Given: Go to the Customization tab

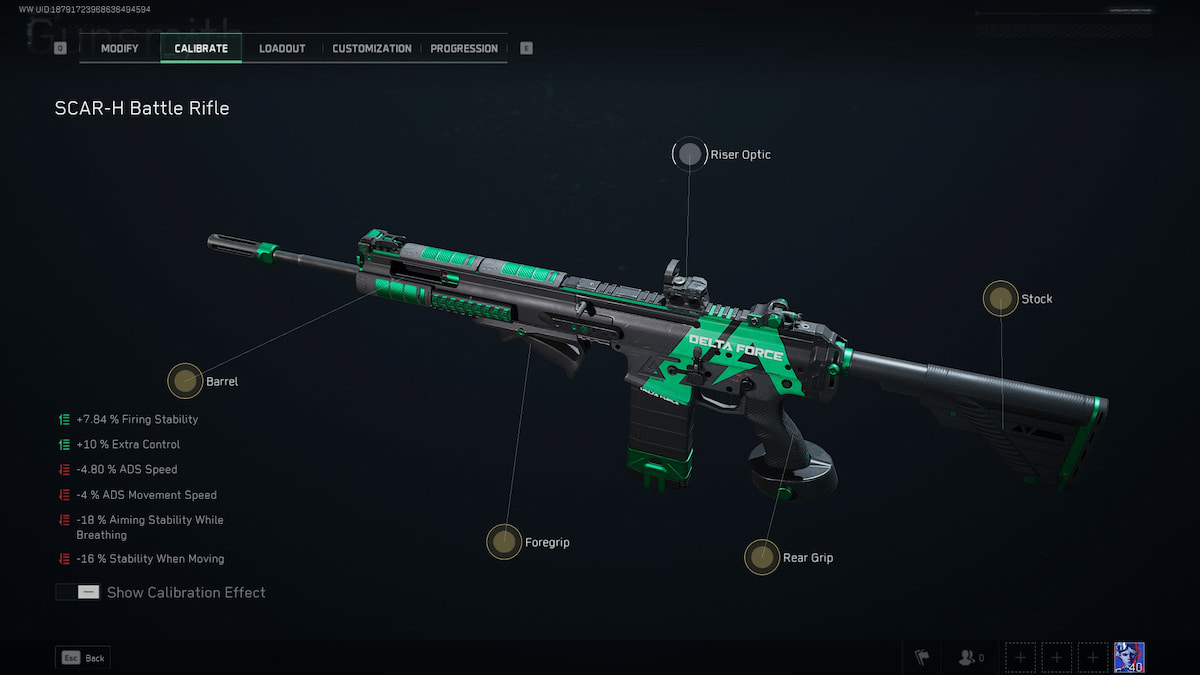Looking at the screenshot, I should click(x=372, y=48).
